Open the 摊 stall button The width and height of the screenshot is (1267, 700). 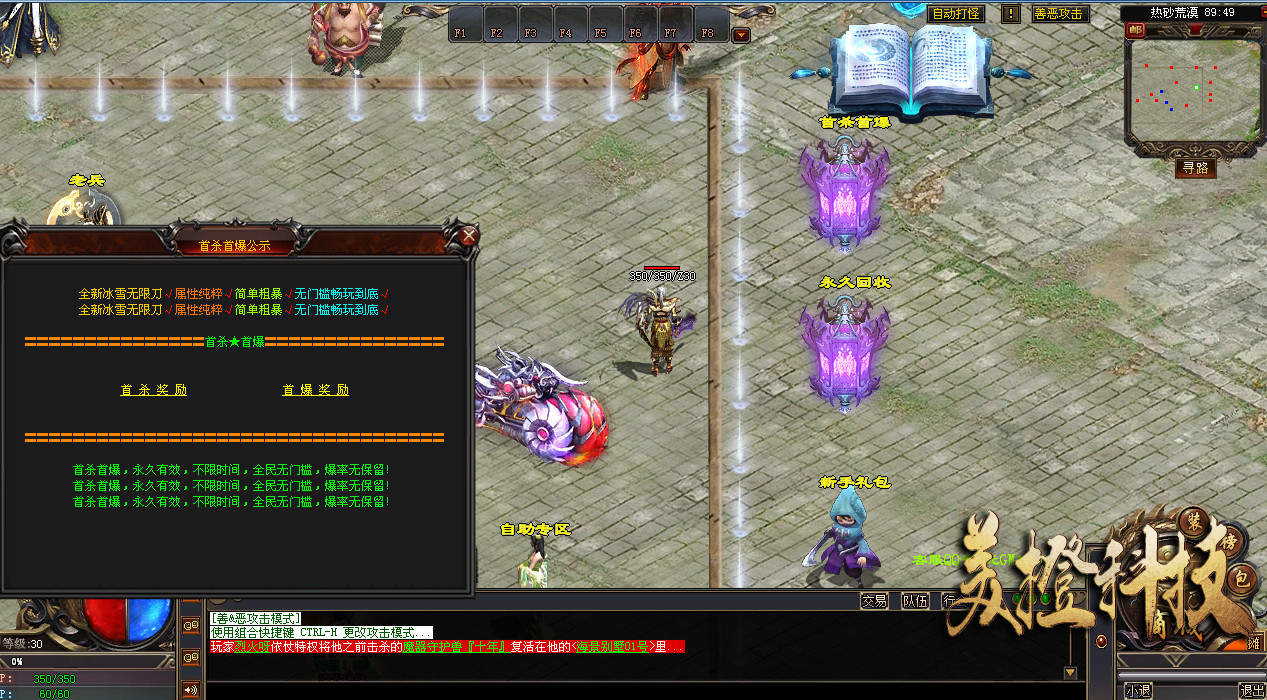(1253, 644)
